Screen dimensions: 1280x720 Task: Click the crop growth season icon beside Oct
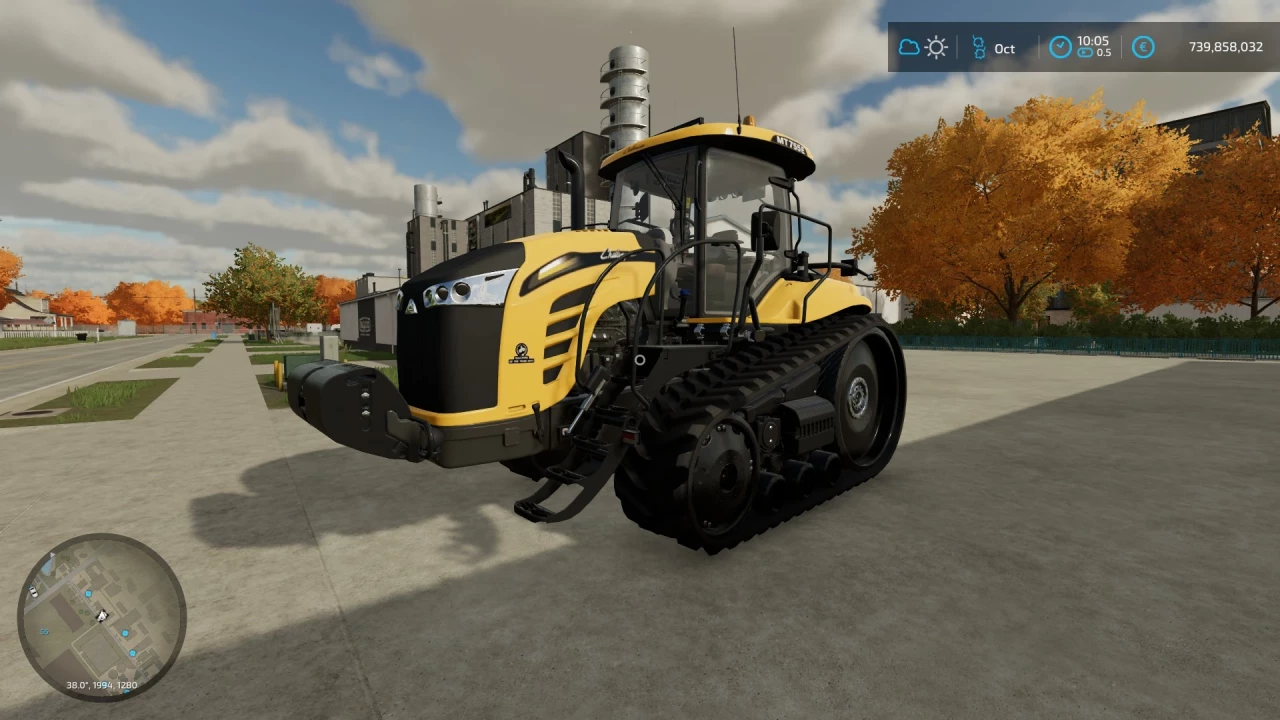979,47
